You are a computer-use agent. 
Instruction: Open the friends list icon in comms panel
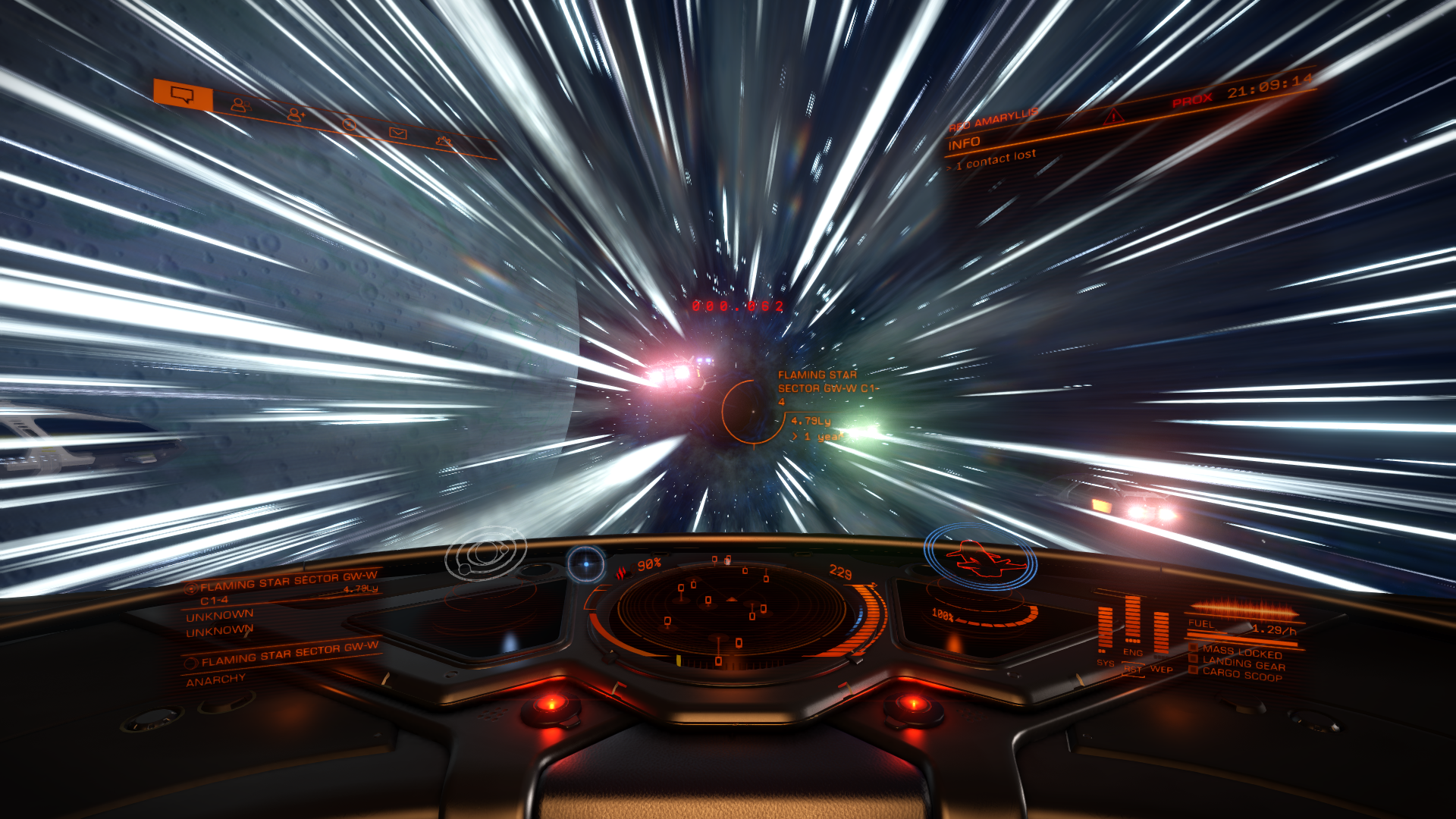pyautogui.click(x=243, y=106)
